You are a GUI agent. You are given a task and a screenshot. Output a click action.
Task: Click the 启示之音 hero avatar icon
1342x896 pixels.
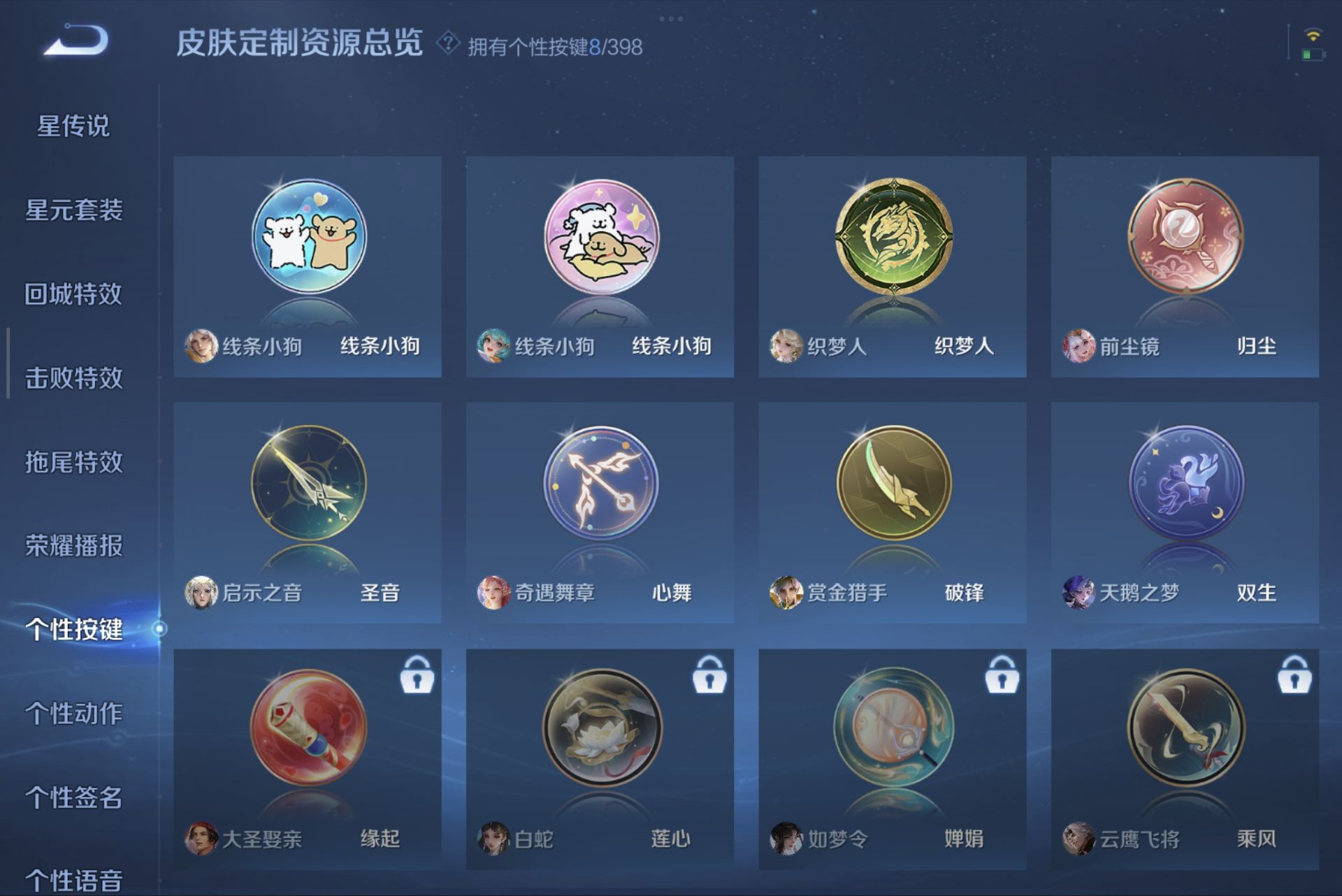pos(201,592)
